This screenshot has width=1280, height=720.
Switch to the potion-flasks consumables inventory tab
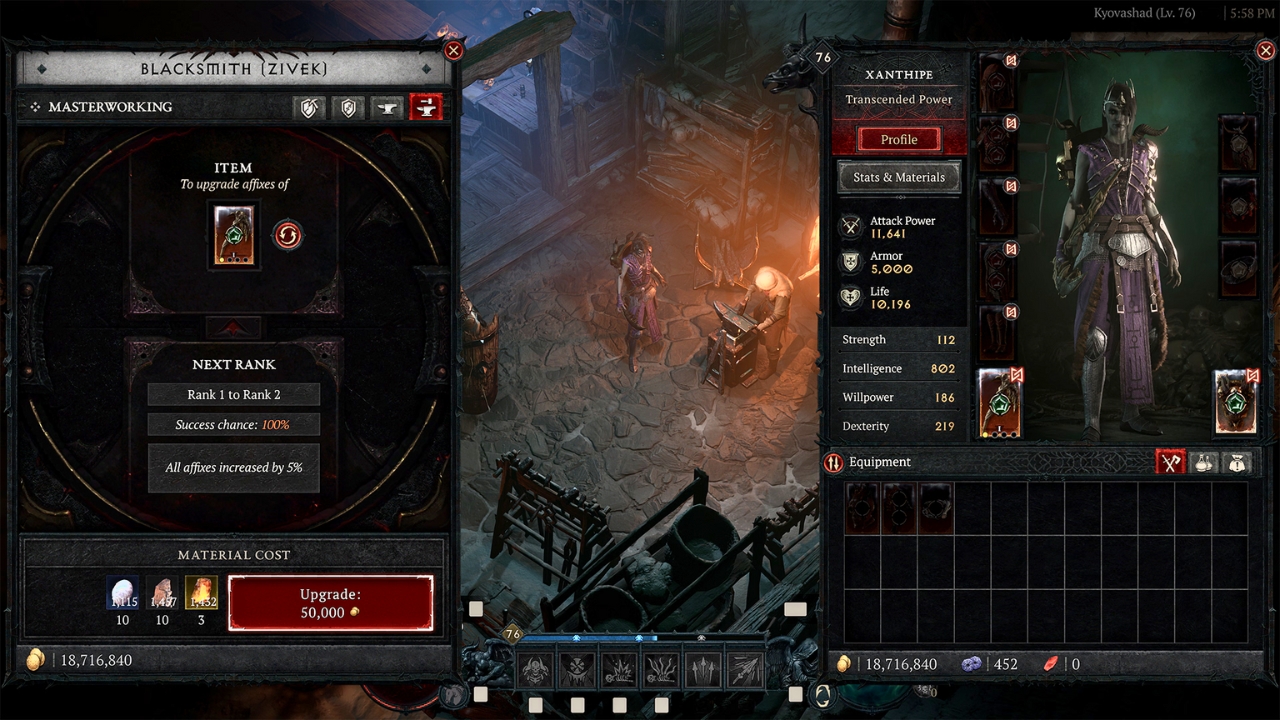pyautogui.click(x=1203, y=462)
